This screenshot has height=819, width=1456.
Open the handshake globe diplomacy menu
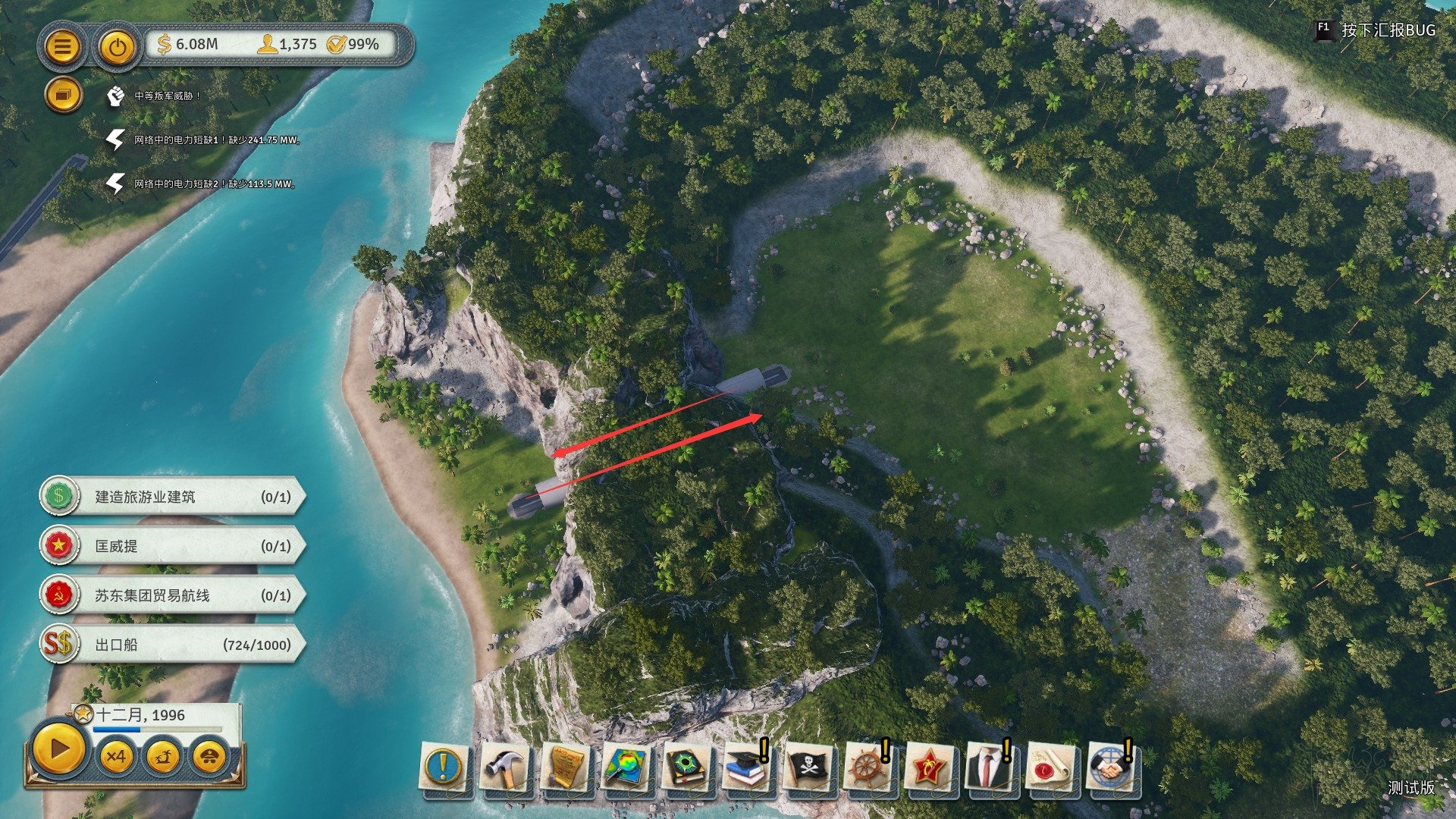[x=1109, y=767]
